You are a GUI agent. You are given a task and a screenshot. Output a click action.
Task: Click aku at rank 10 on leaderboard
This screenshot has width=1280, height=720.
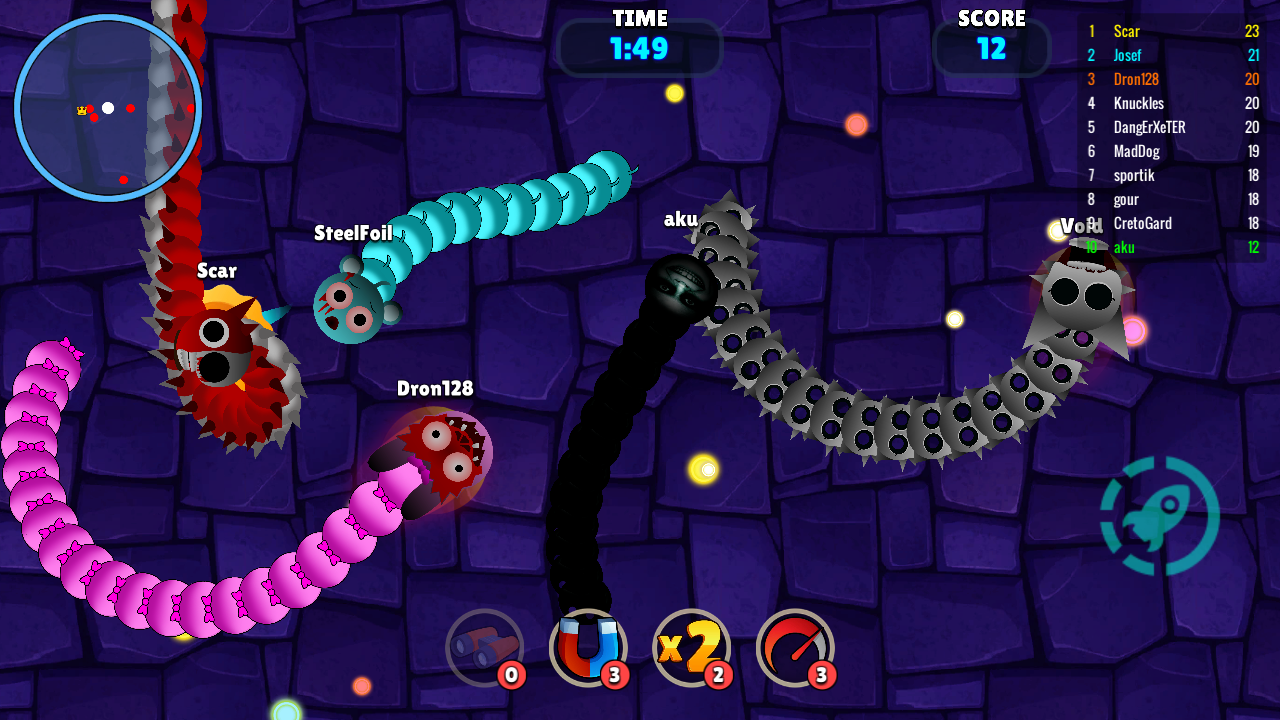click(x=1122, y=247)
